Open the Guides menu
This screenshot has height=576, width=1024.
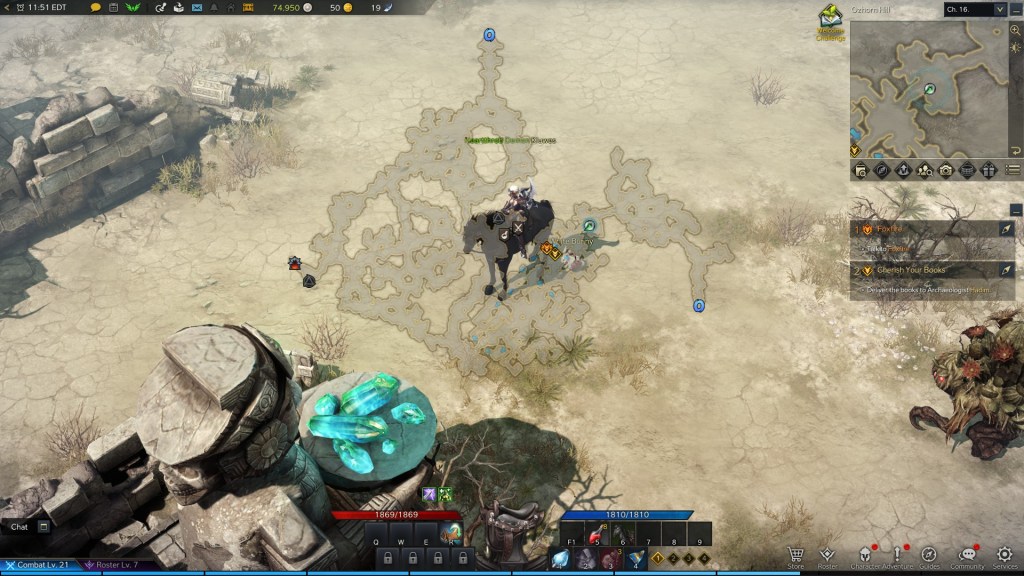point(929,555)
